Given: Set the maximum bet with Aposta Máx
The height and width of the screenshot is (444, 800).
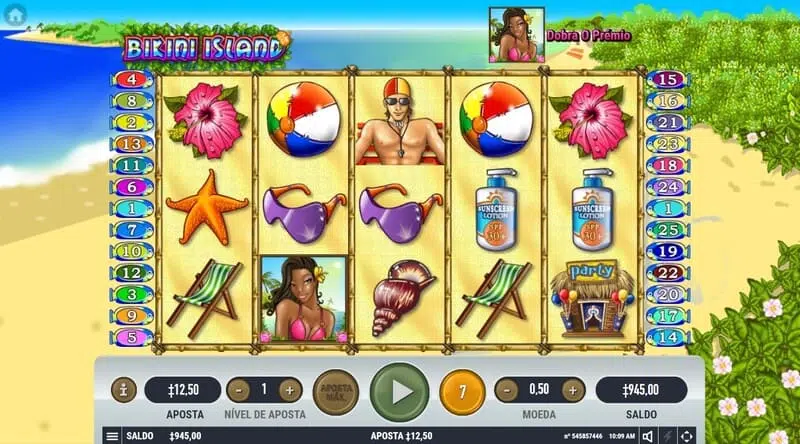Looking at the screenshot, I should pyautogui.click(x=335, y=390).
